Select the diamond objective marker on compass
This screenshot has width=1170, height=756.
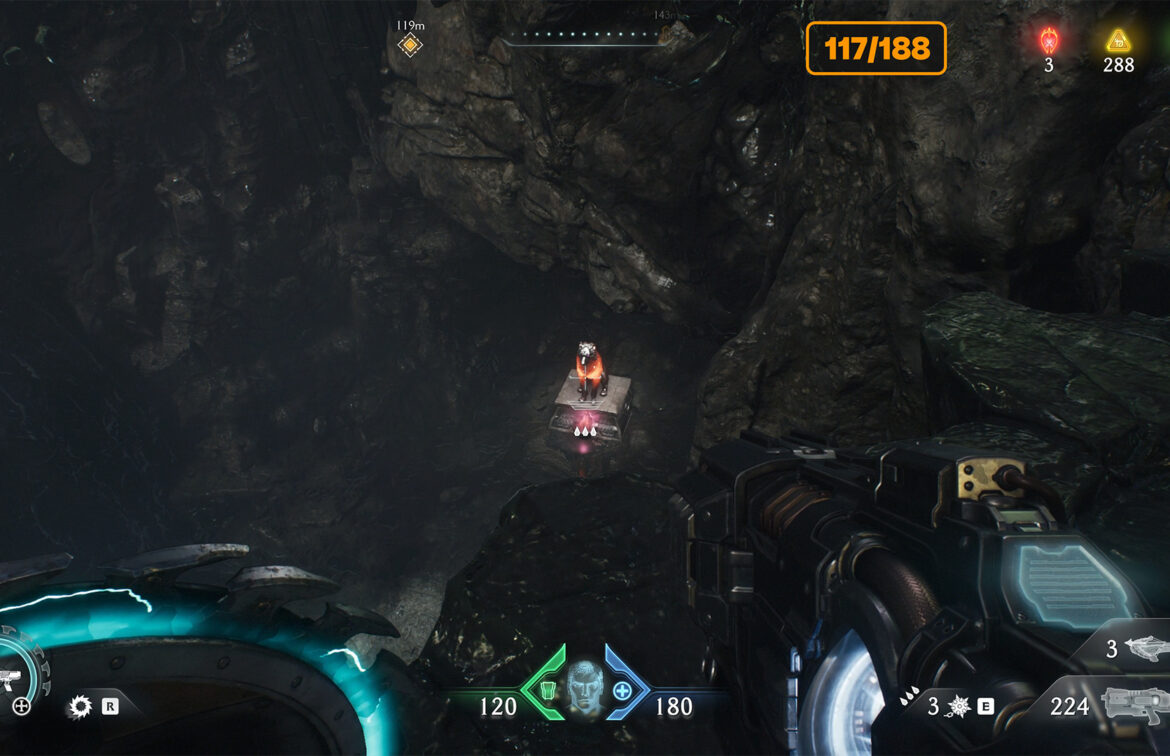tap(409, 44)
